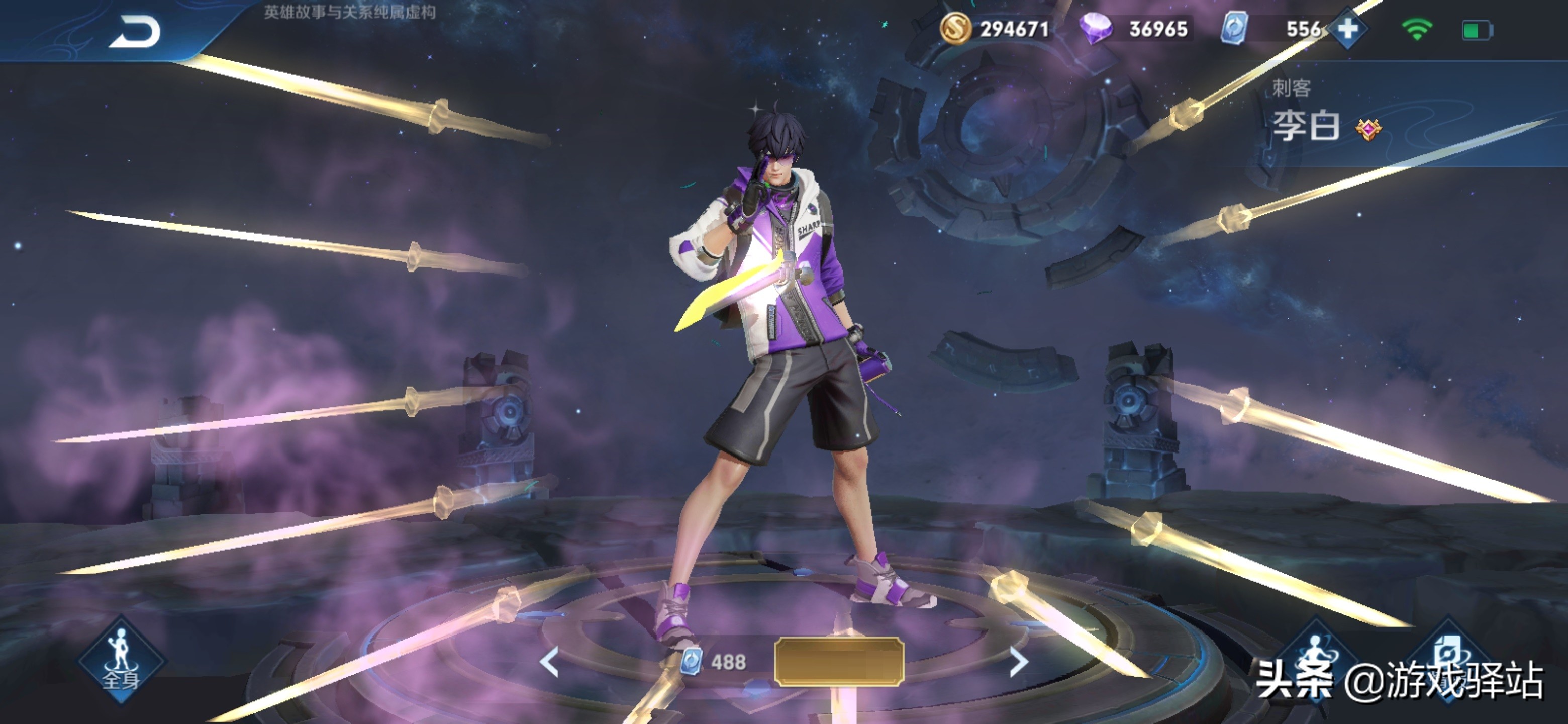Click the purple diamond currency icon
This screenshot has width=1568, height=724.
pos(1095,29)
